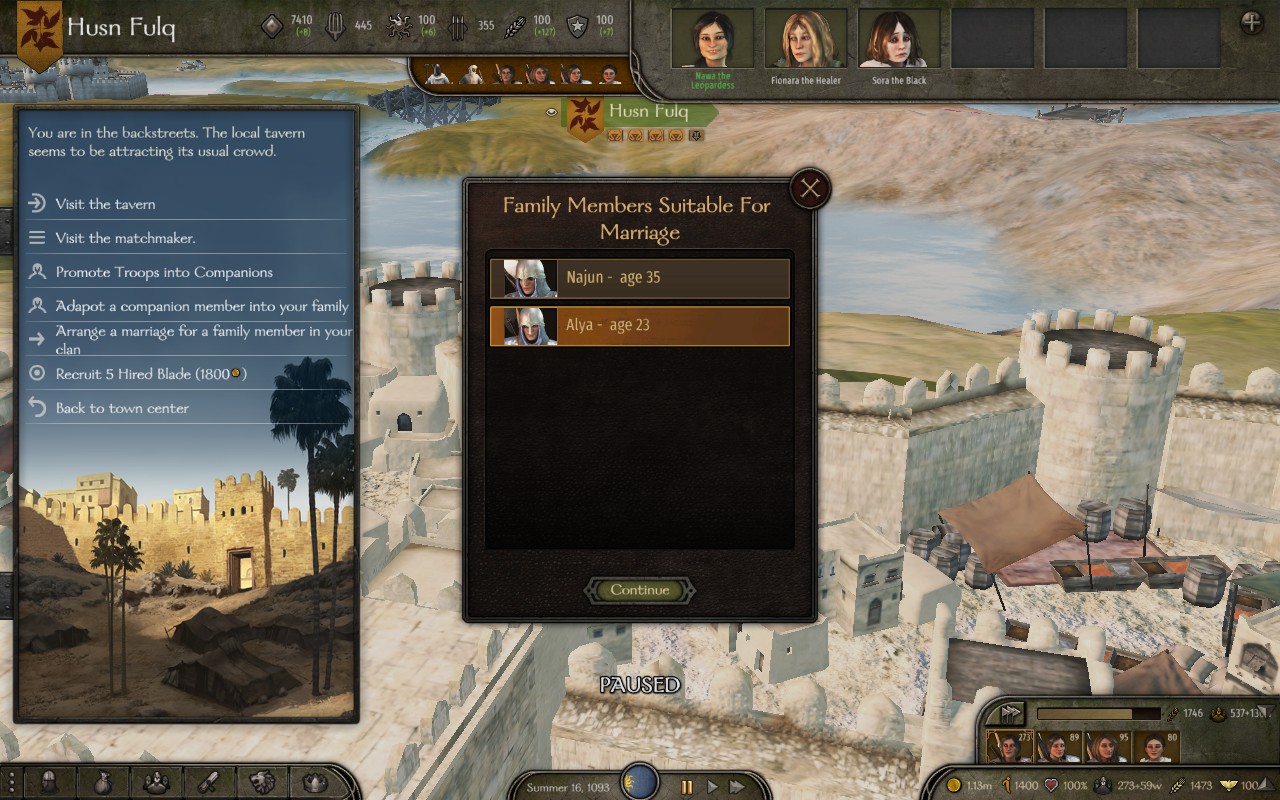Recruit 5 Hired Blade for 1800 gold
The image size is (1280, 800).
150,374
